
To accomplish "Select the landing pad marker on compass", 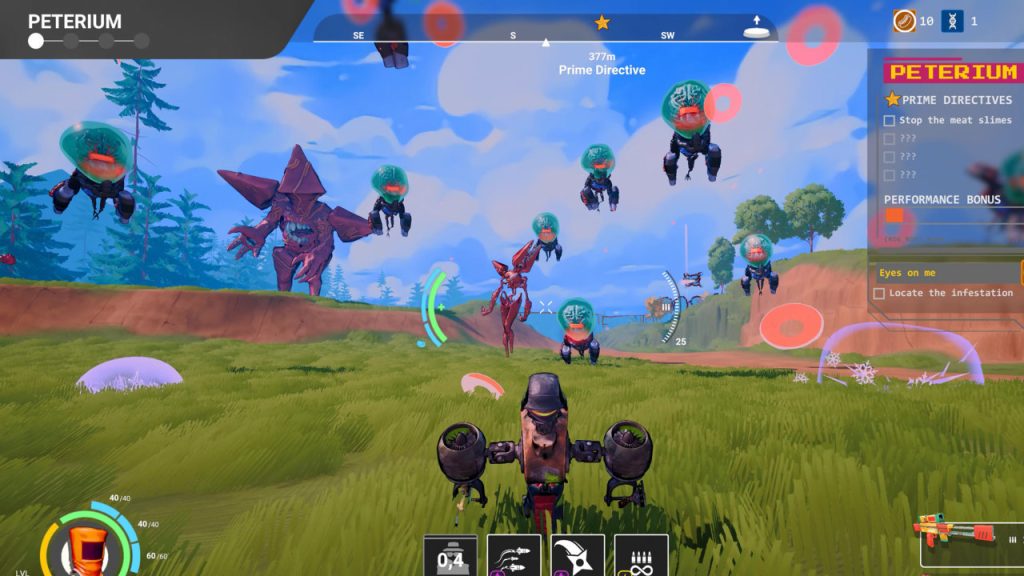I will pyautogui.click(x=758, y=29).
